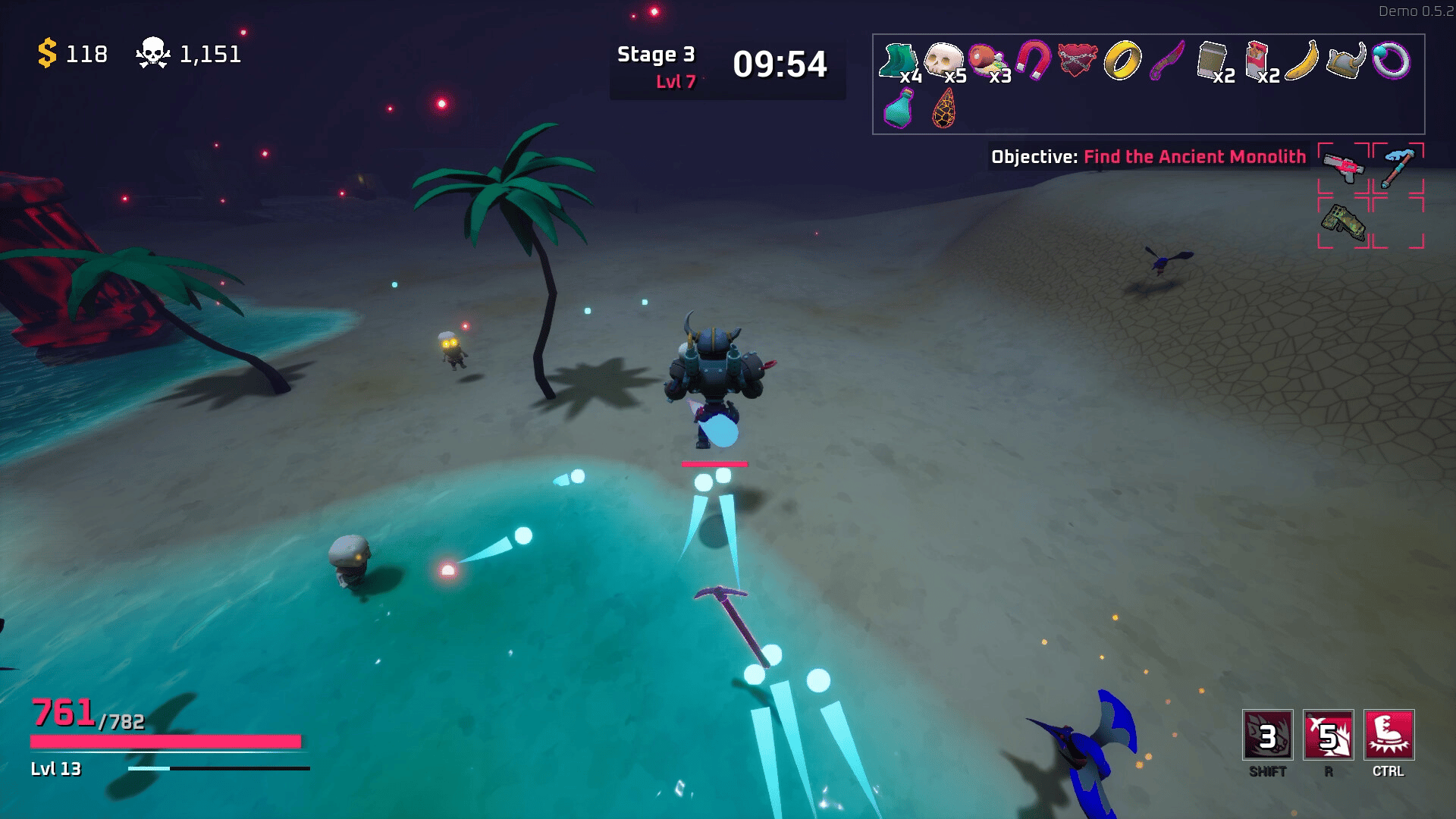
Task: Choose the red cigarette pack item
Action: [1257, 60]
